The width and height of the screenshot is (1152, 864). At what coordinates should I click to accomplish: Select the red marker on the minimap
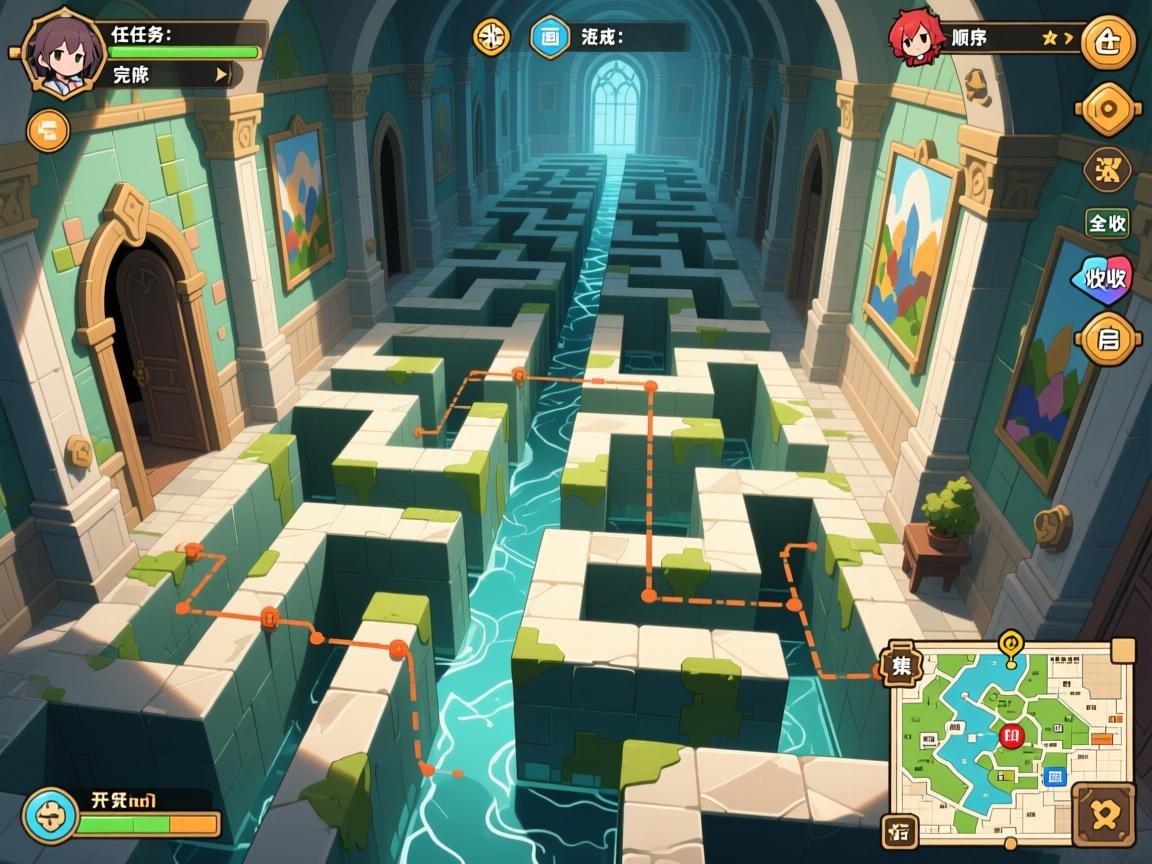(1010, 737)
